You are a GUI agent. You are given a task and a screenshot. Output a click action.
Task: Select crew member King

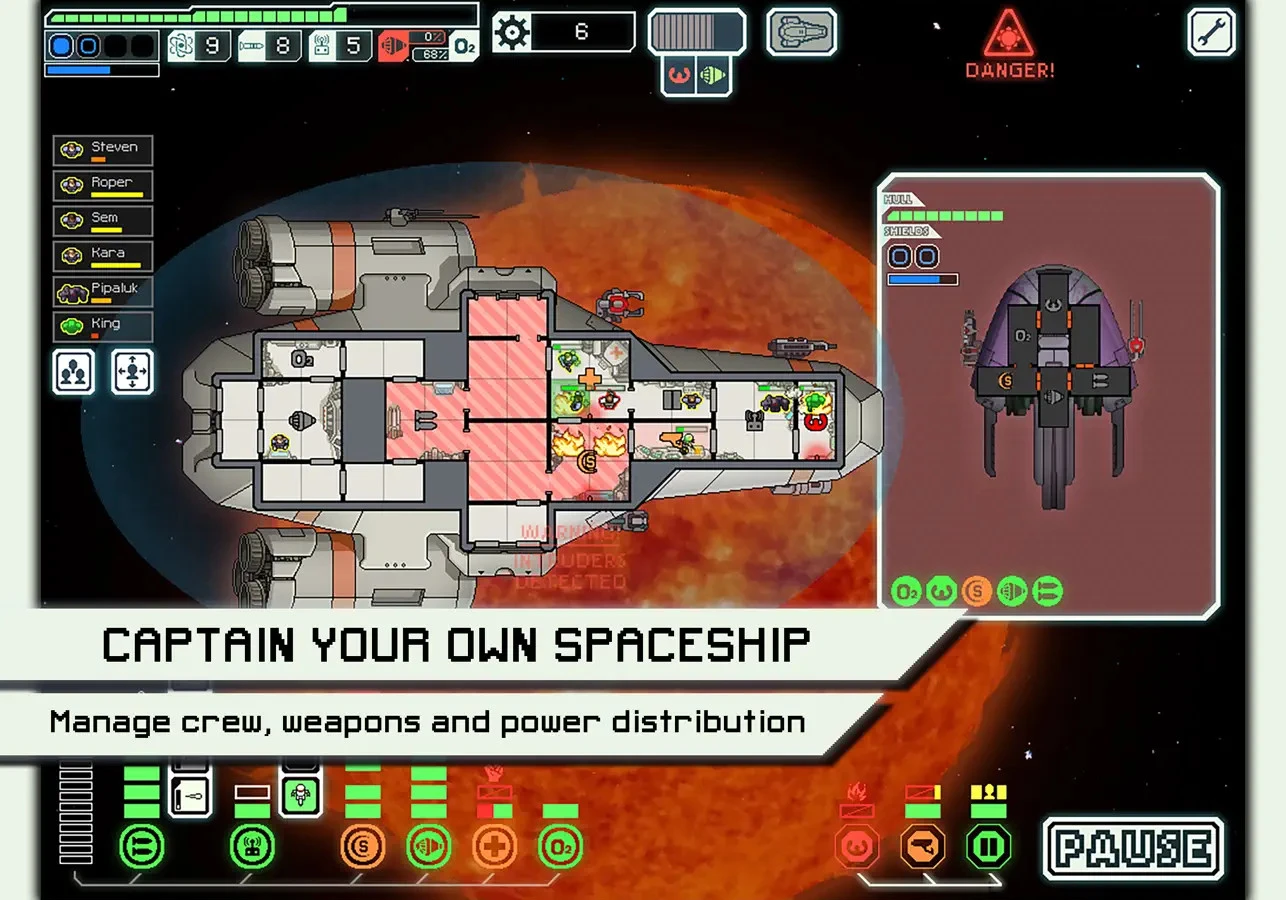103,326
